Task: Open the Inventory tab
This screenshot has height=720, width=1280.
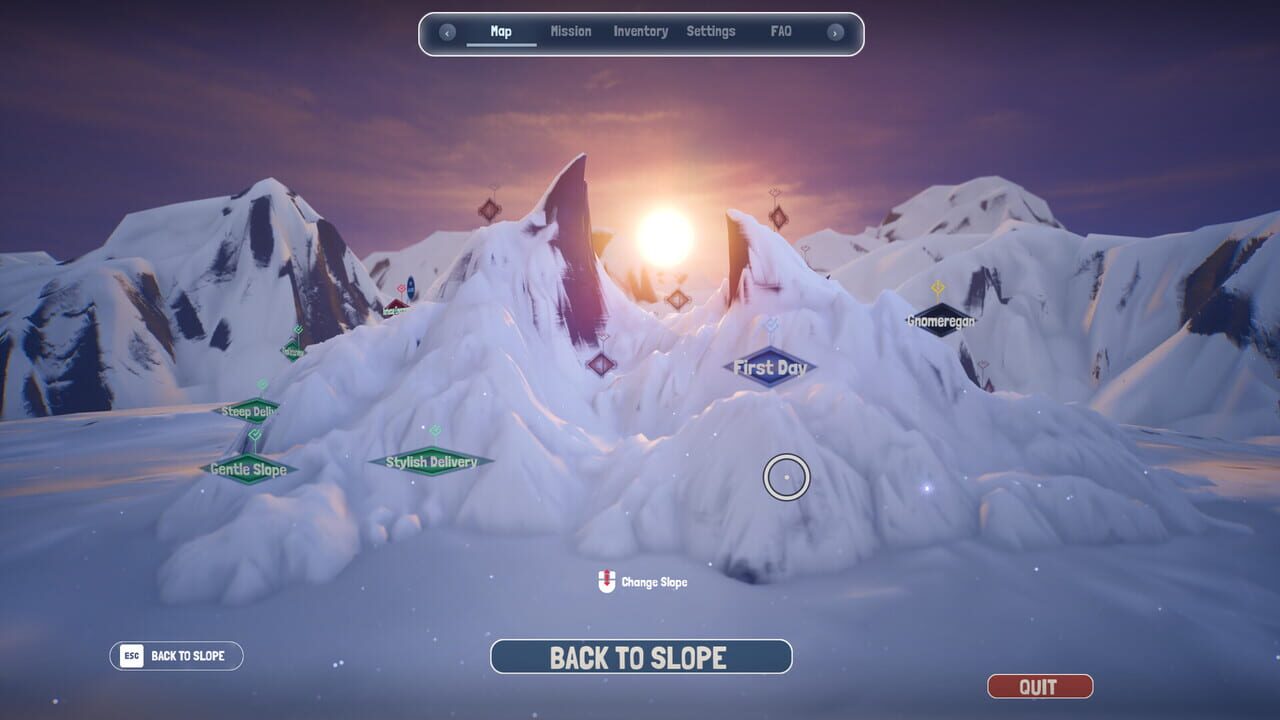Action: click(x=640, y=32)
